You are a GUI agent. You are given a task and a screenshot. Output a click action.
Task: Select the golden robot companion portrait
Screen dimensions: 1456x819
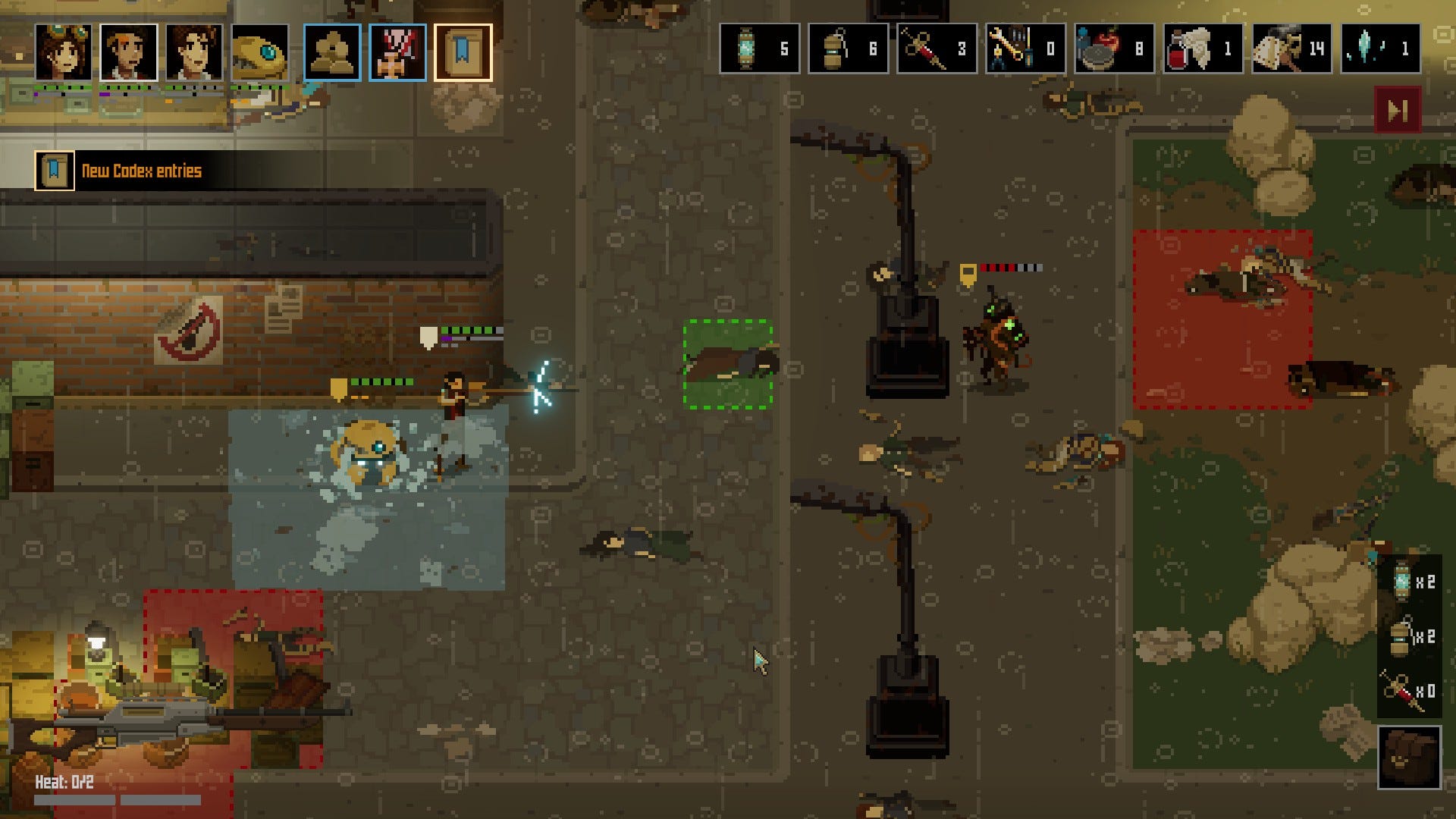(260, 52)
